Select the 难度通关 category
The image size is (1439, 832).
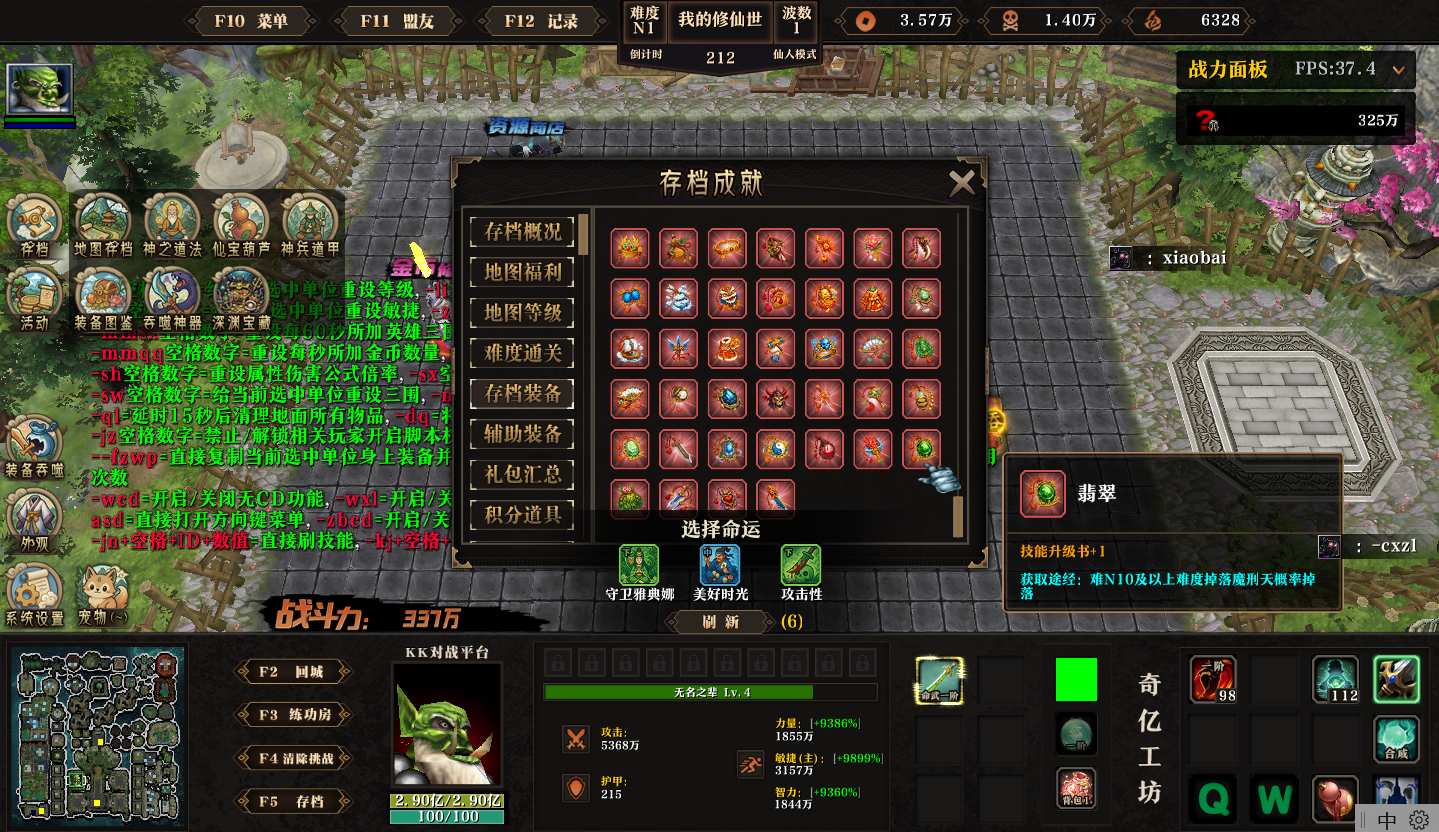pyautogui.click(x=522, y=352)
